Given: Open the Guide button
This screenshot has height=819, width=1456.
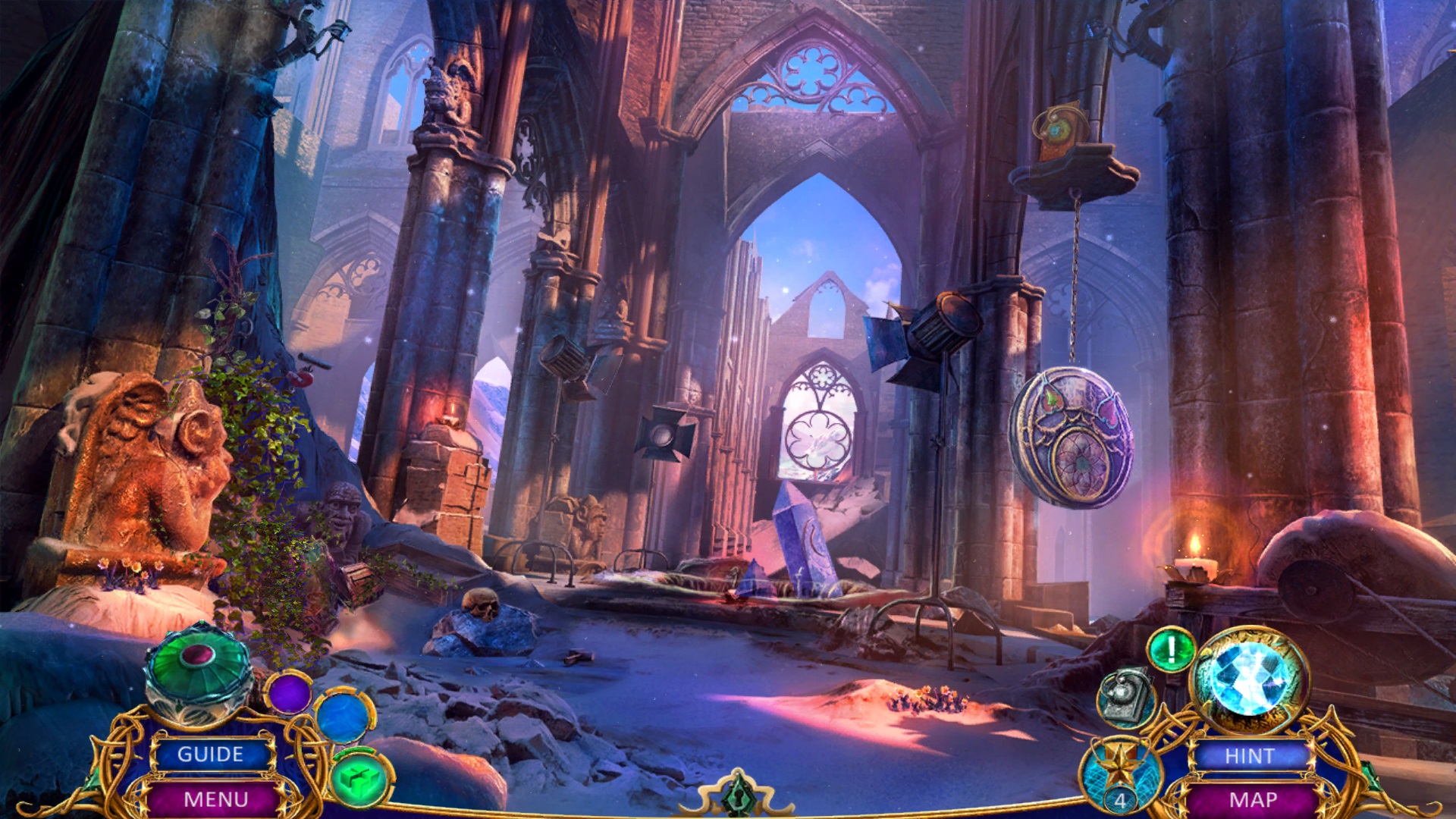Looking at the screenshot, I should coord(211,755).
